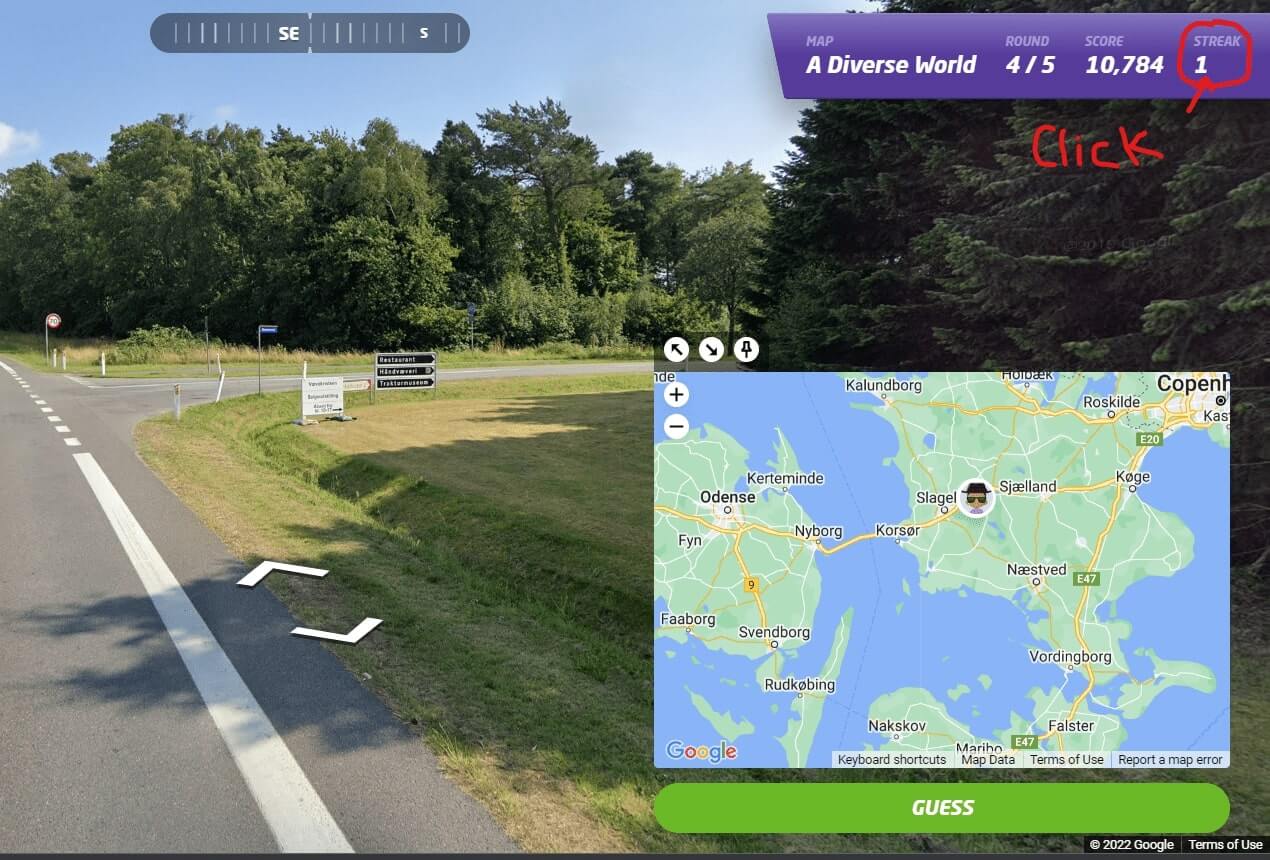Move forward using the upper road arrow

(x=282, y=573)
